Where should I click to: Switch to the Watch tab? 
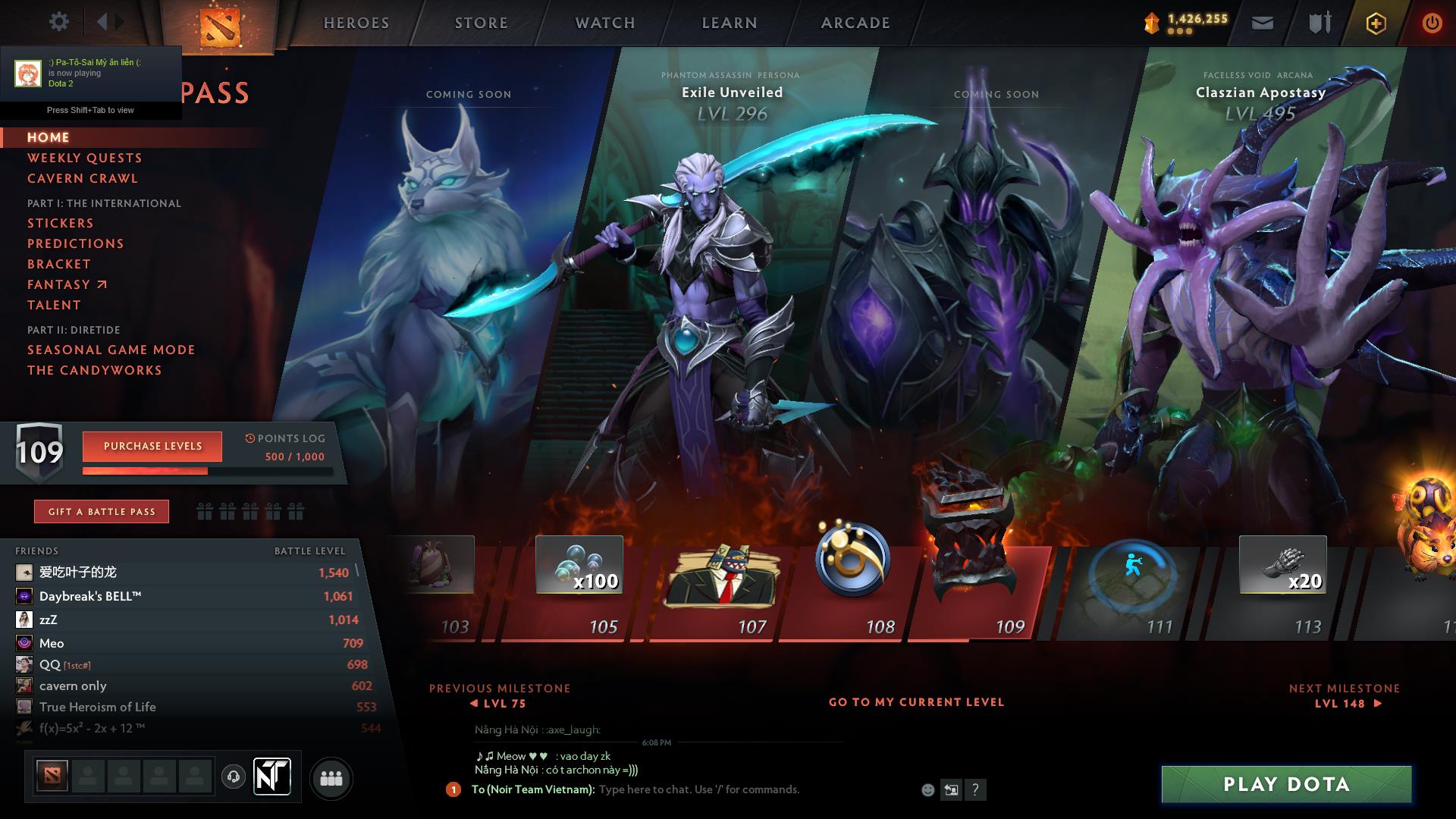[604, 22]
